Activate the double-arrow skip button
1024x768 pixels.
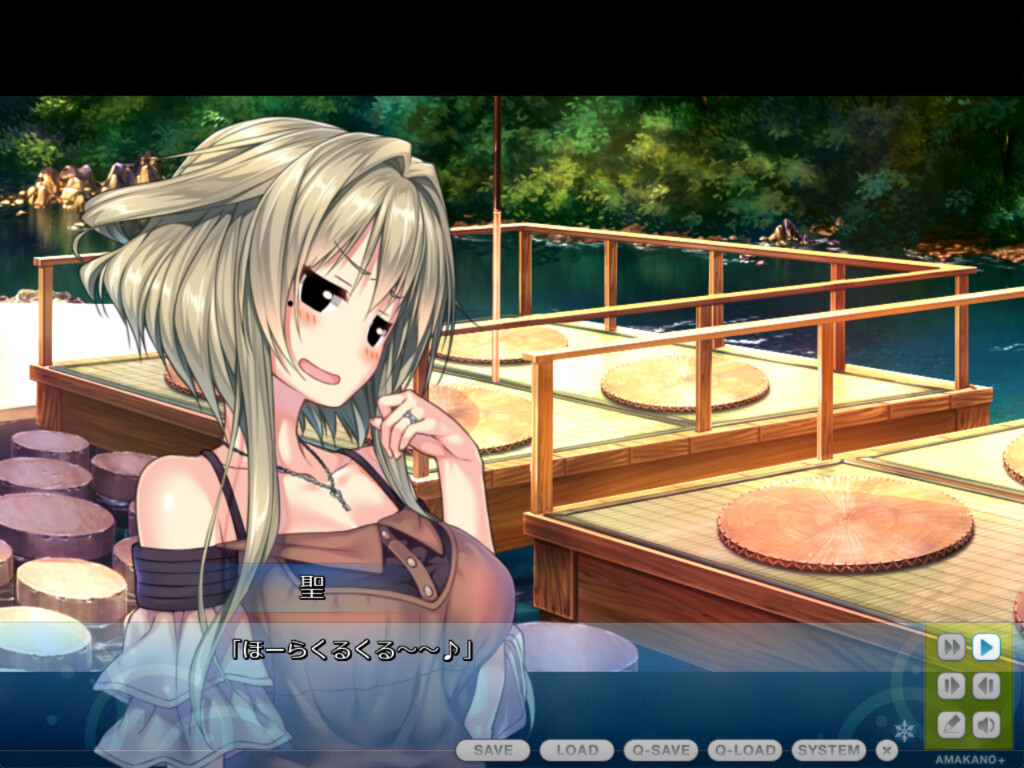951,648
